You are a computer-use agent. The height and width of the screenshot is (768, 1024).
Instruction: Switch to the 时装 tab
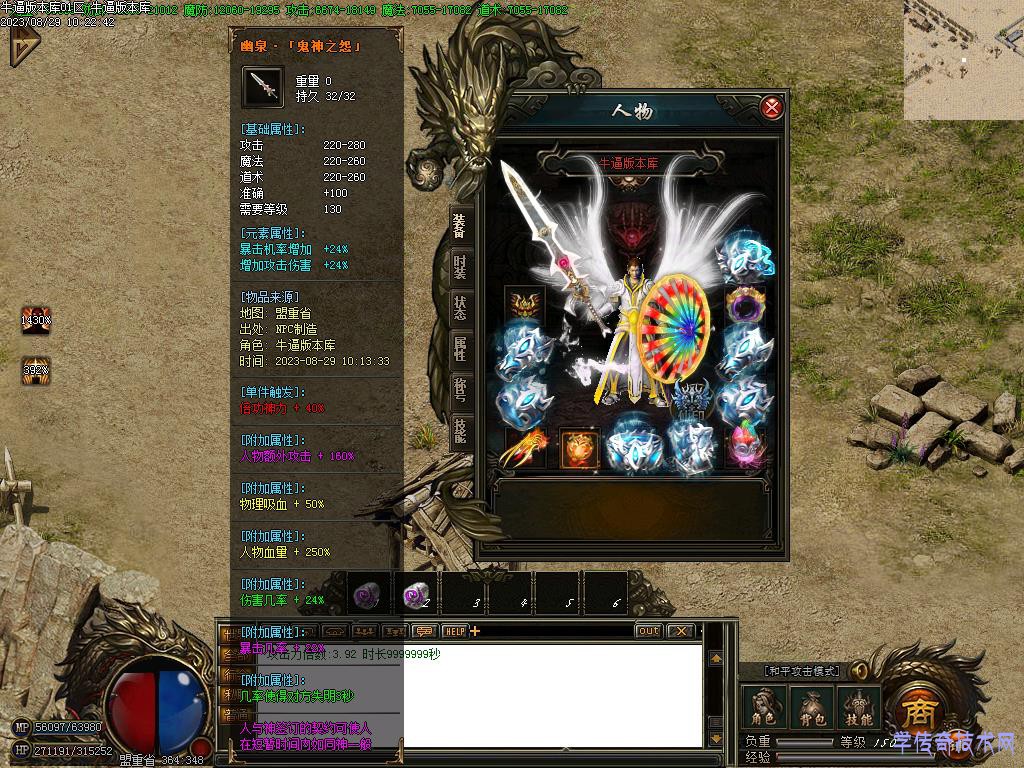click(460, 266)
